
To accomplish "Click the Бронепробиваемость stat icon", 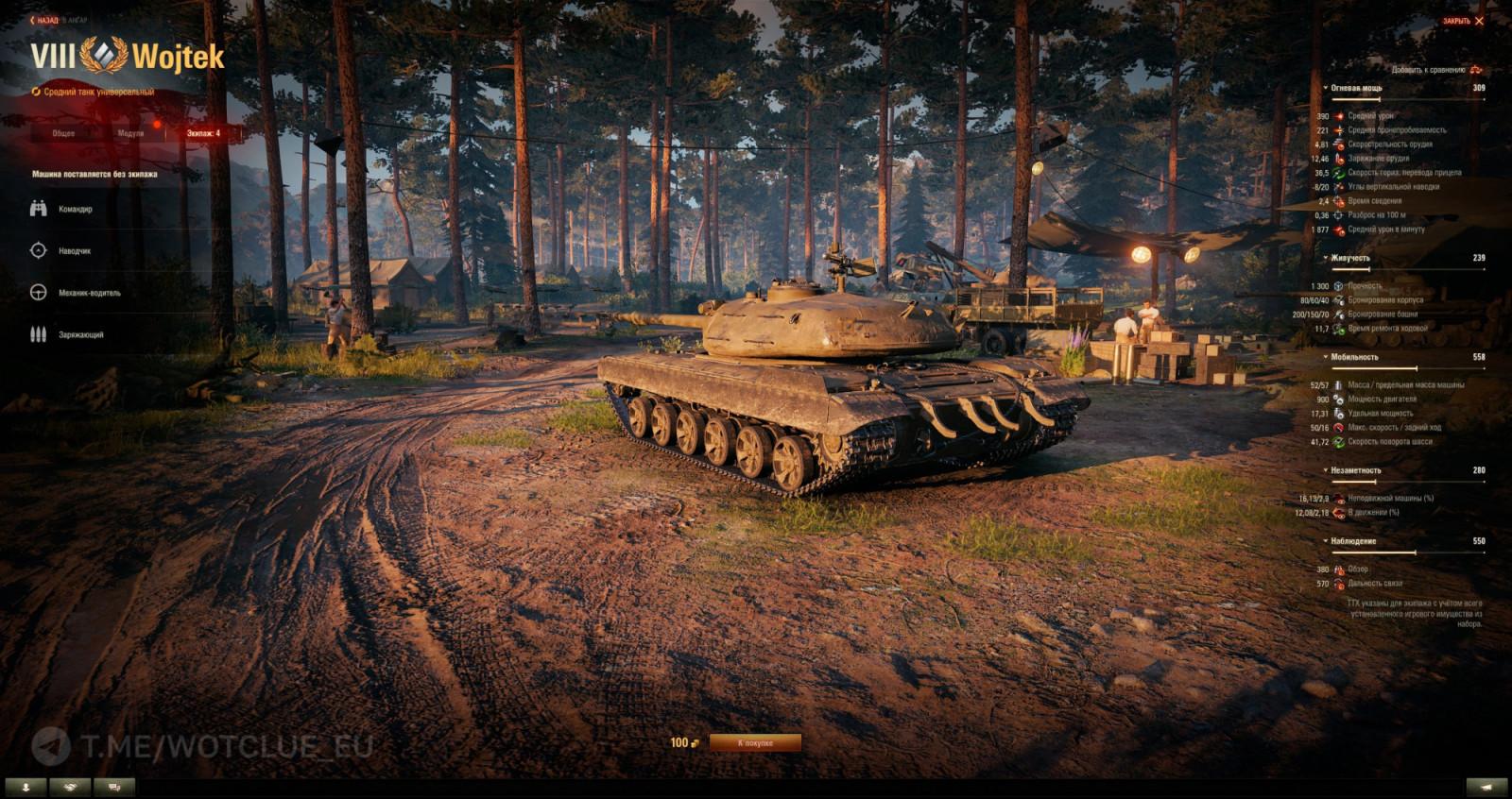I will [x=1340, y=129].
